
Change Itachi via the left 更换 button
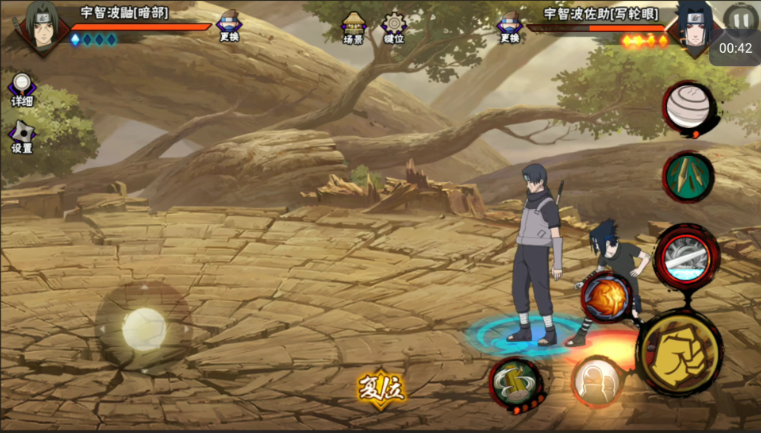pos(229,26)
